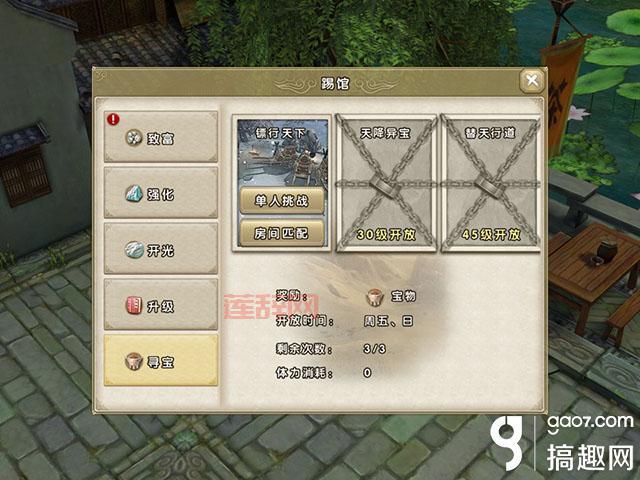The image size is (640, 480).
Task: Start 单人挑战 solo challenge
Action: pos(281,200)
